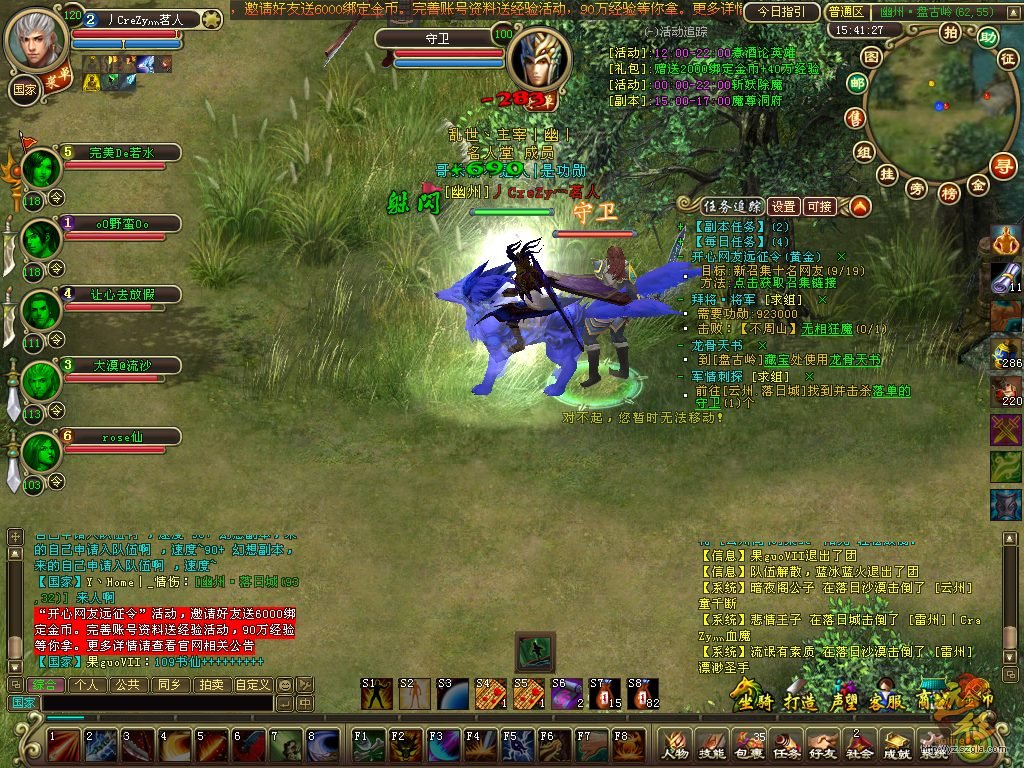Open the 包裹 inventory bag

coord(749,743)
